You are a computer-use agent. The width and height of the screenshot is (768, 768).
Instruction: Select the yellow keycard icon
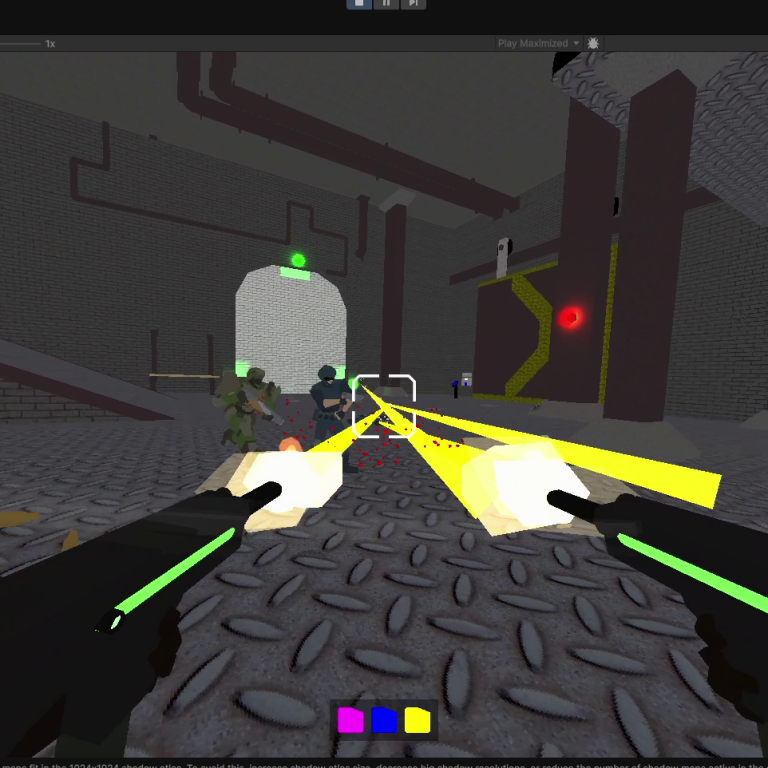pyautogui.click(x=417, y=720)
